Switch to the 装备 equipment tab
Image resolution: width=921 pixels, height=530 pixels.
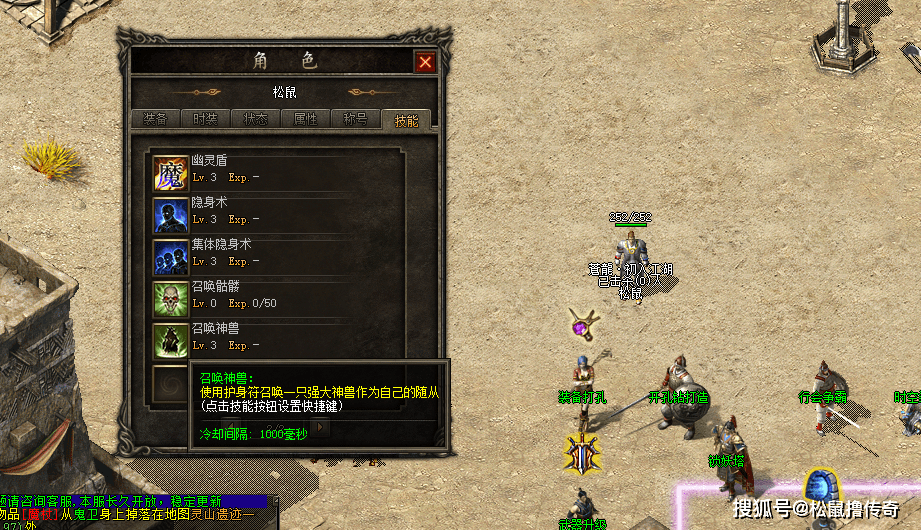coord(155,119)
